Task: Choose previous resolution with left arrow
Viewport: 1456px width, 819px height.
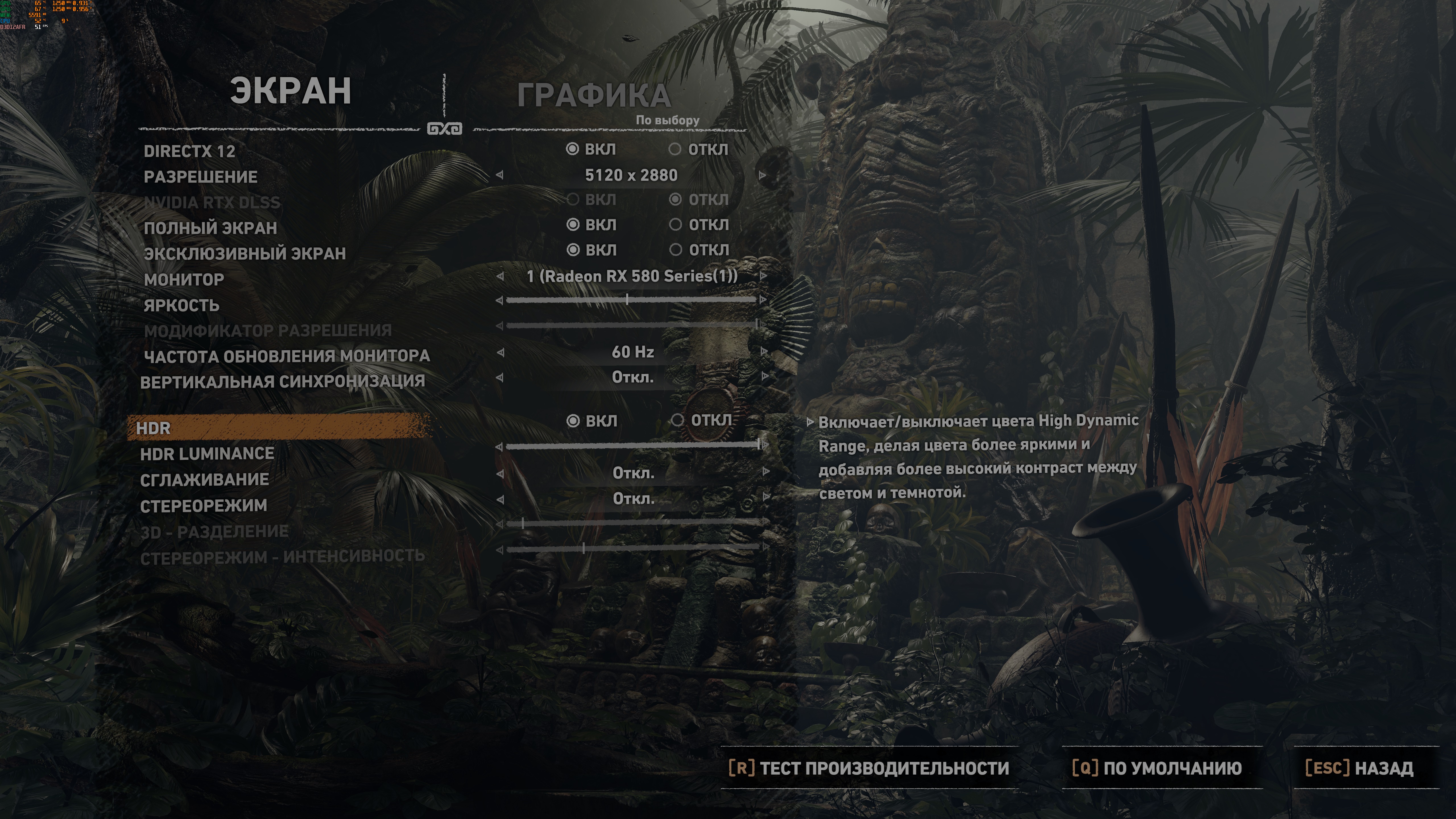Action: (500, 175)
